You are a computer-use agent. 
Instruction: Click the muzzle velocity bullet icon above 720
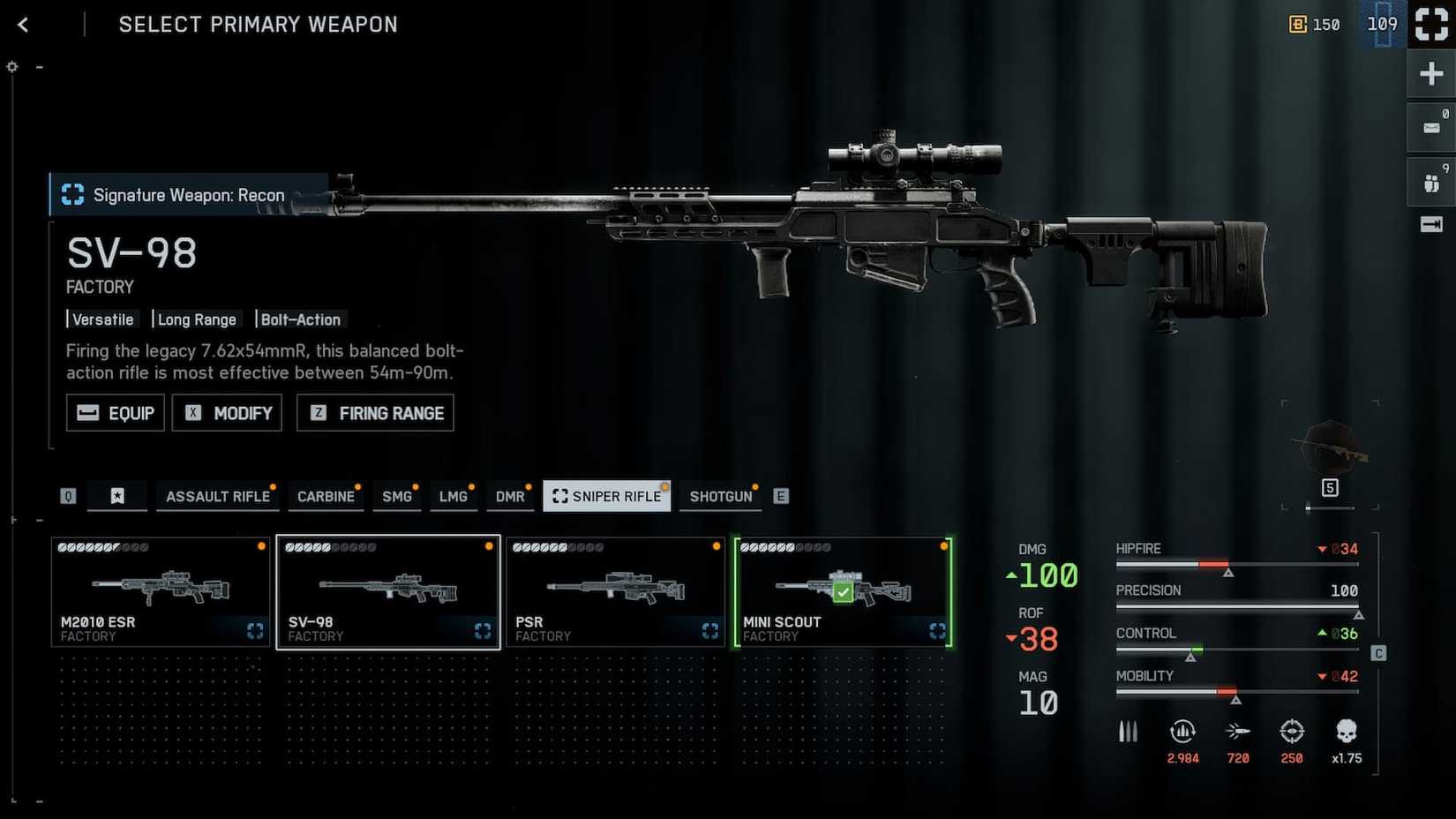(1237, 730)
